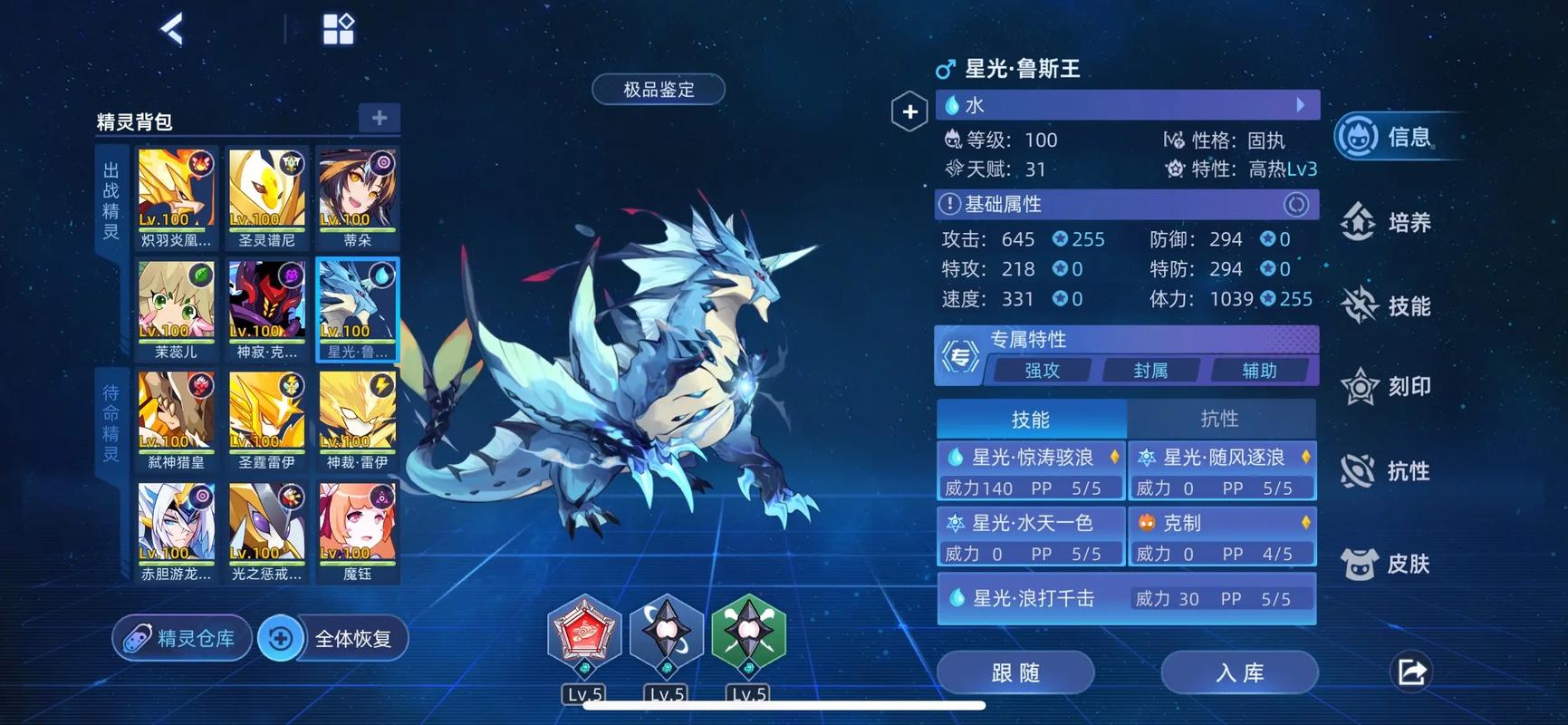
Task: Open the 技能 side tab
Action: click(x=1388, y=305)
